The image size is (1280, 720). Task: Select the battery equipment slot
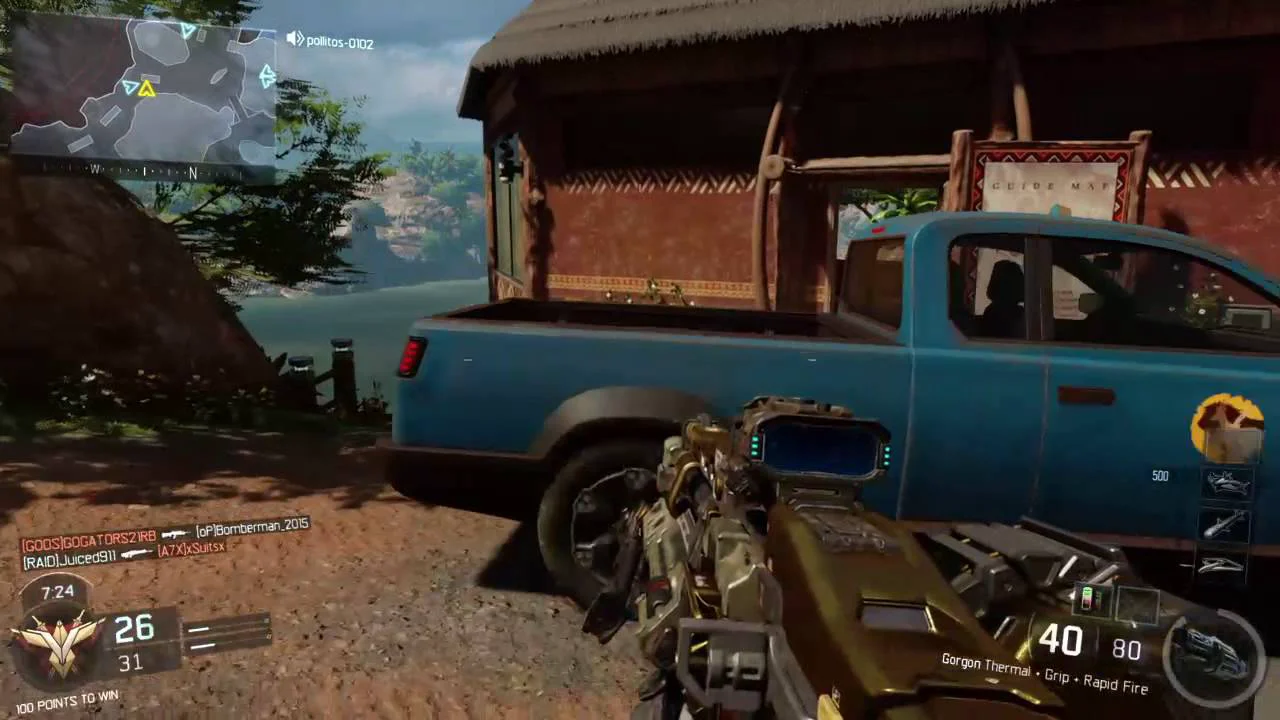pos(1092,600)
